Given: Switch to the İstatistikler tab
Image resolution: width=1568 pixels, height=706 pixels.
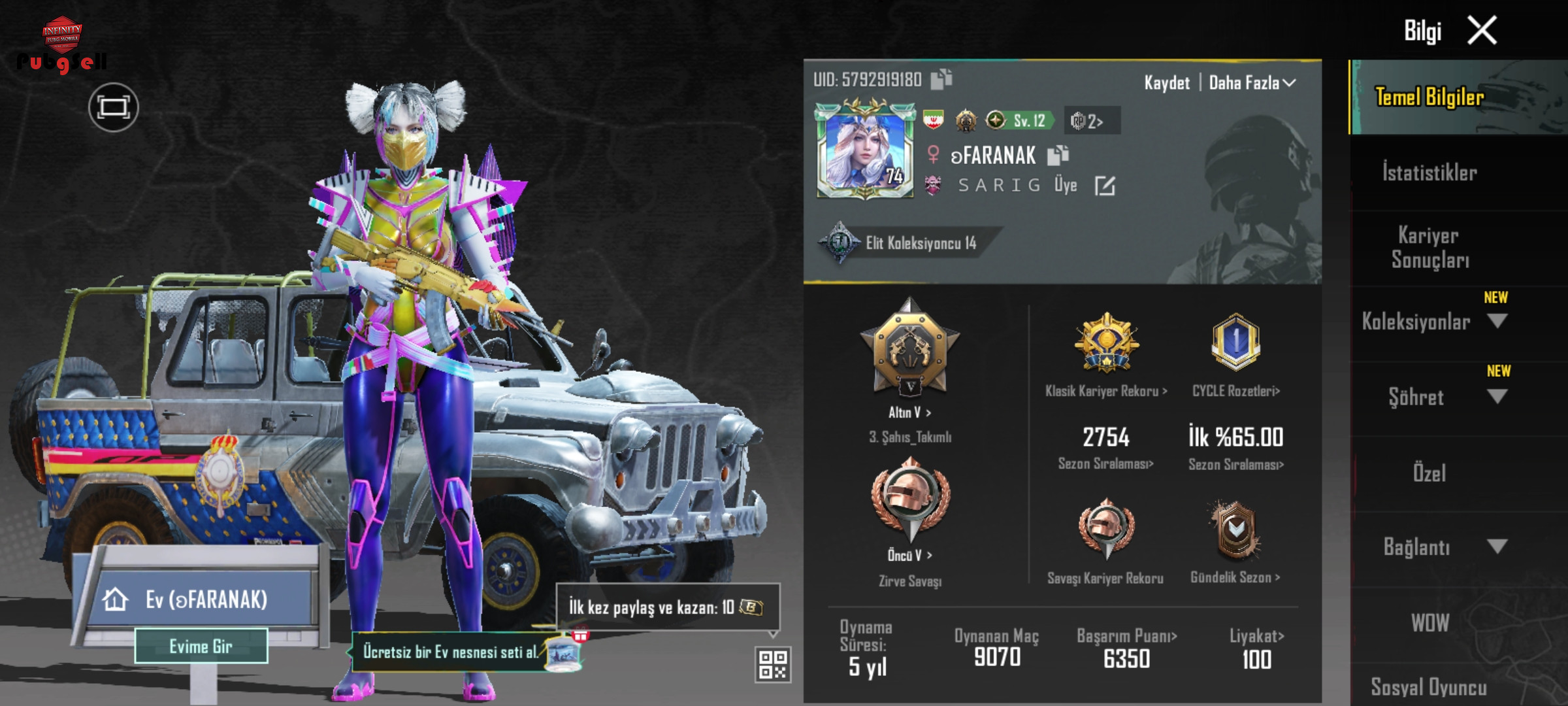Looking at the screenshot, I should (x=1429, y=173).
